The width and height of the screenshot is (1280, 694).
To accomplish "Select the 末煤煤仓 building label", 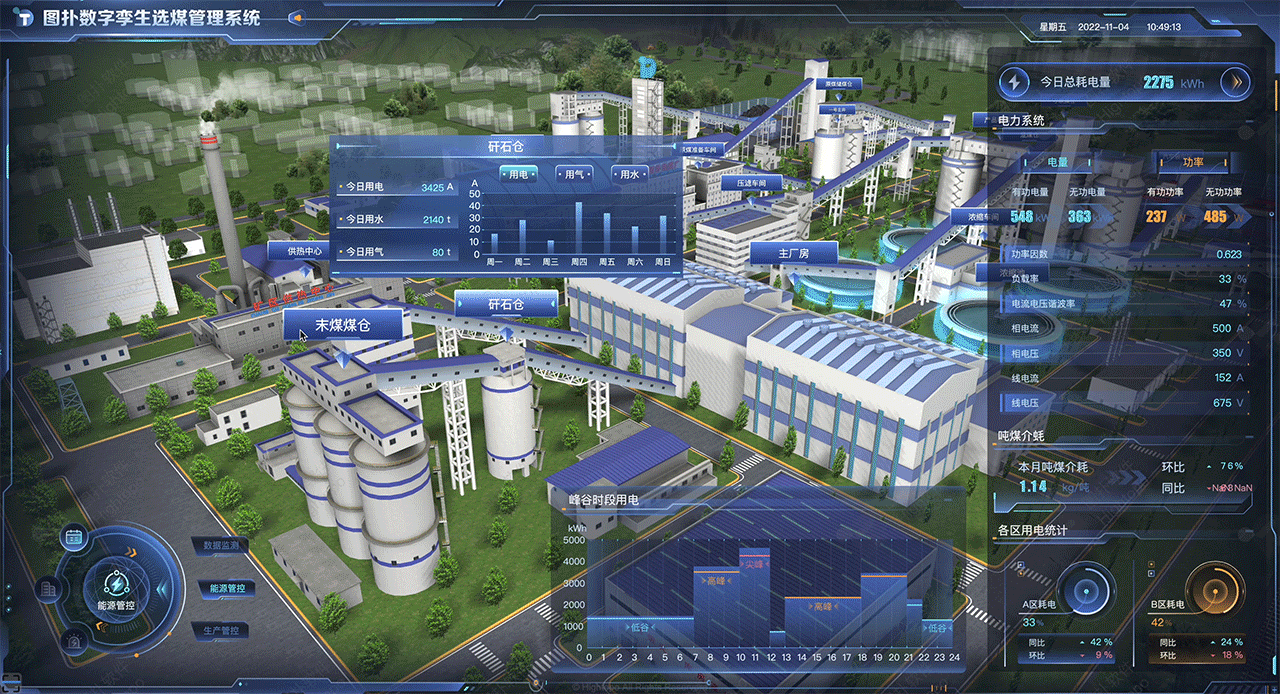I will coord(343,325).
